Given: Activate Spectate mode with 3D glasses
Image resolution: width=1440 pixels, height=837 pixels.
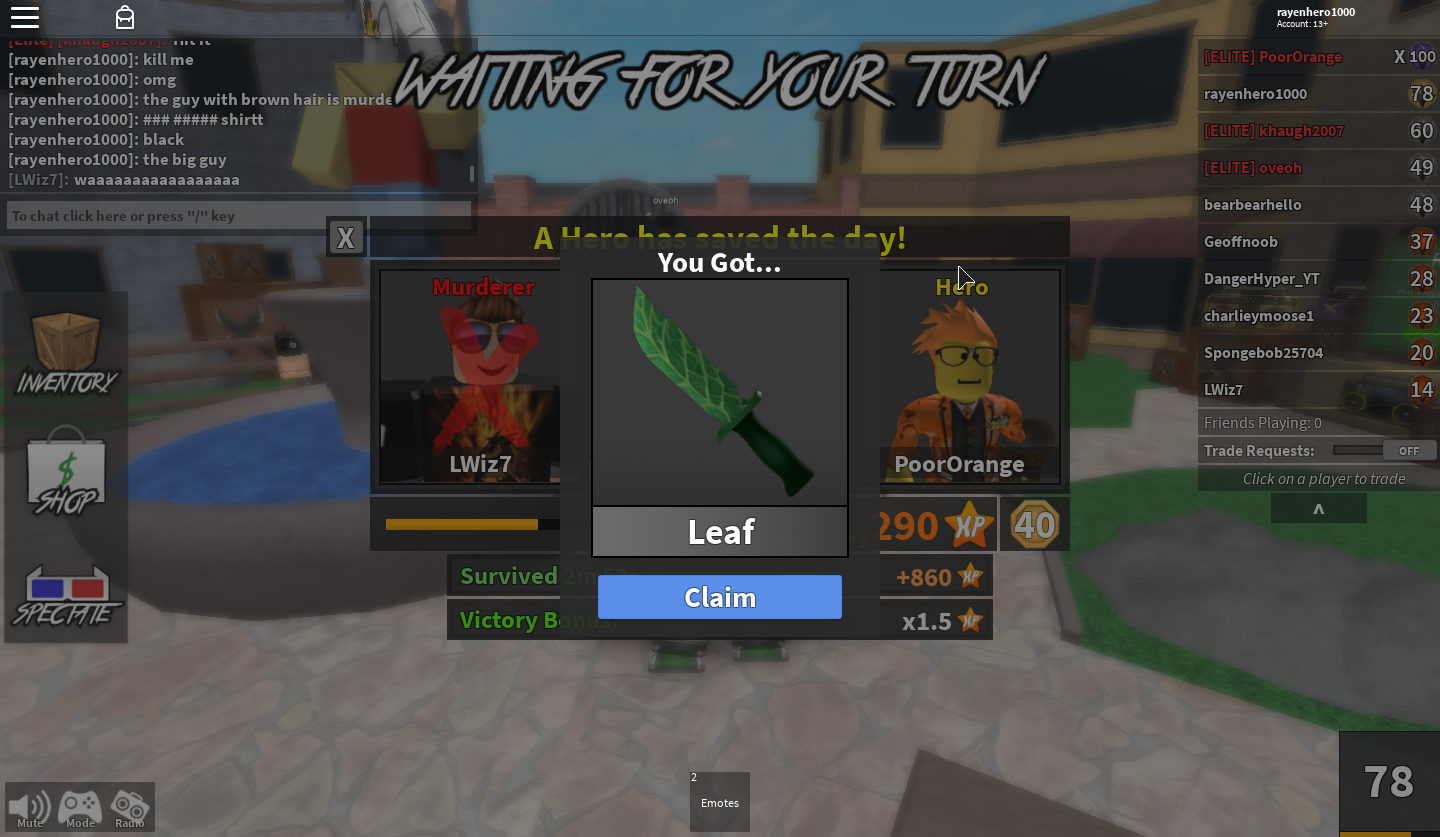Looking at the screenshot, I should [x=66, y=595].
